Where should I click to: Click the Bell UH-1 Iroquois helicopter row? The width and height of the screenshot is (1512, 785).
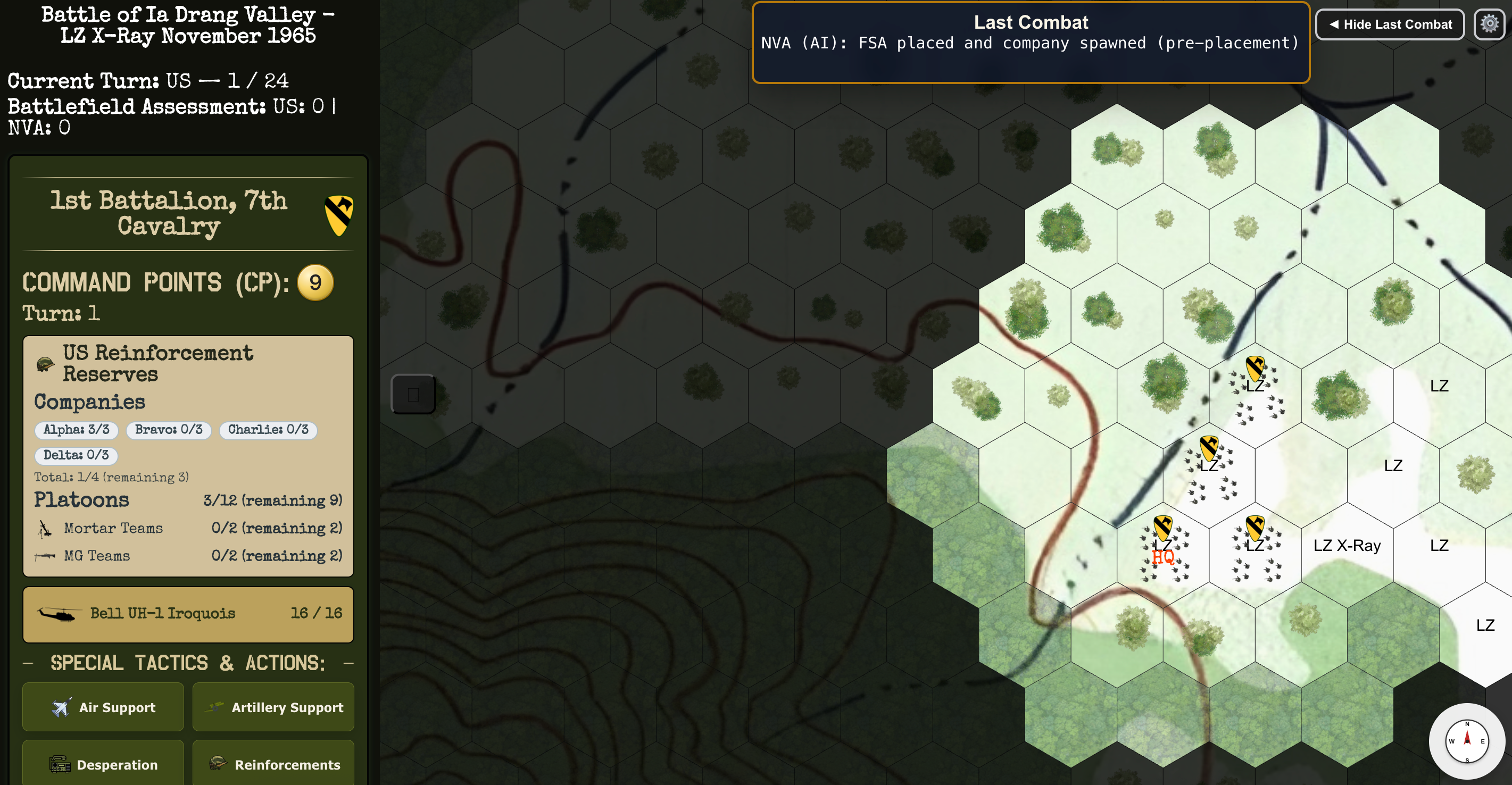188,613
